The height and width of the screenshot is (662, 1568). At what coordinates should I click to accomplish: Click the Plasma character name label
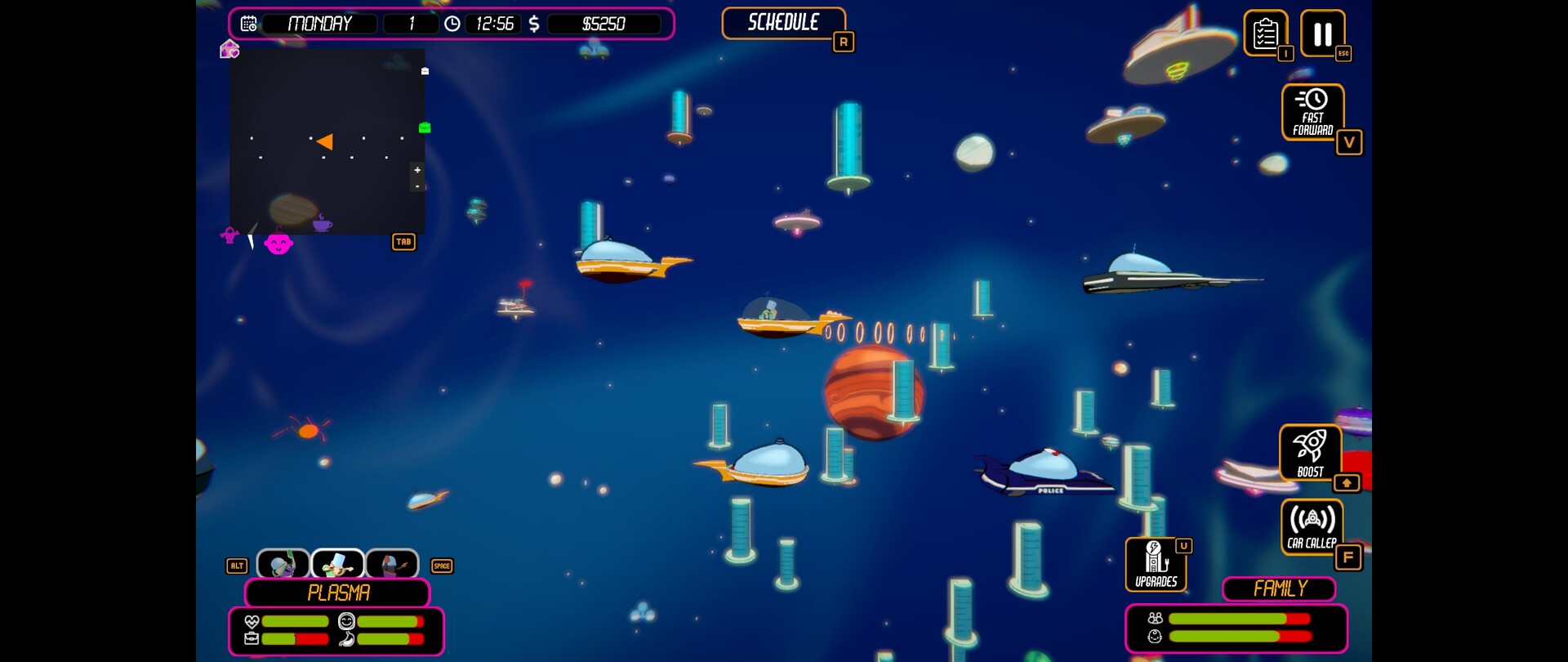point(338,593)
